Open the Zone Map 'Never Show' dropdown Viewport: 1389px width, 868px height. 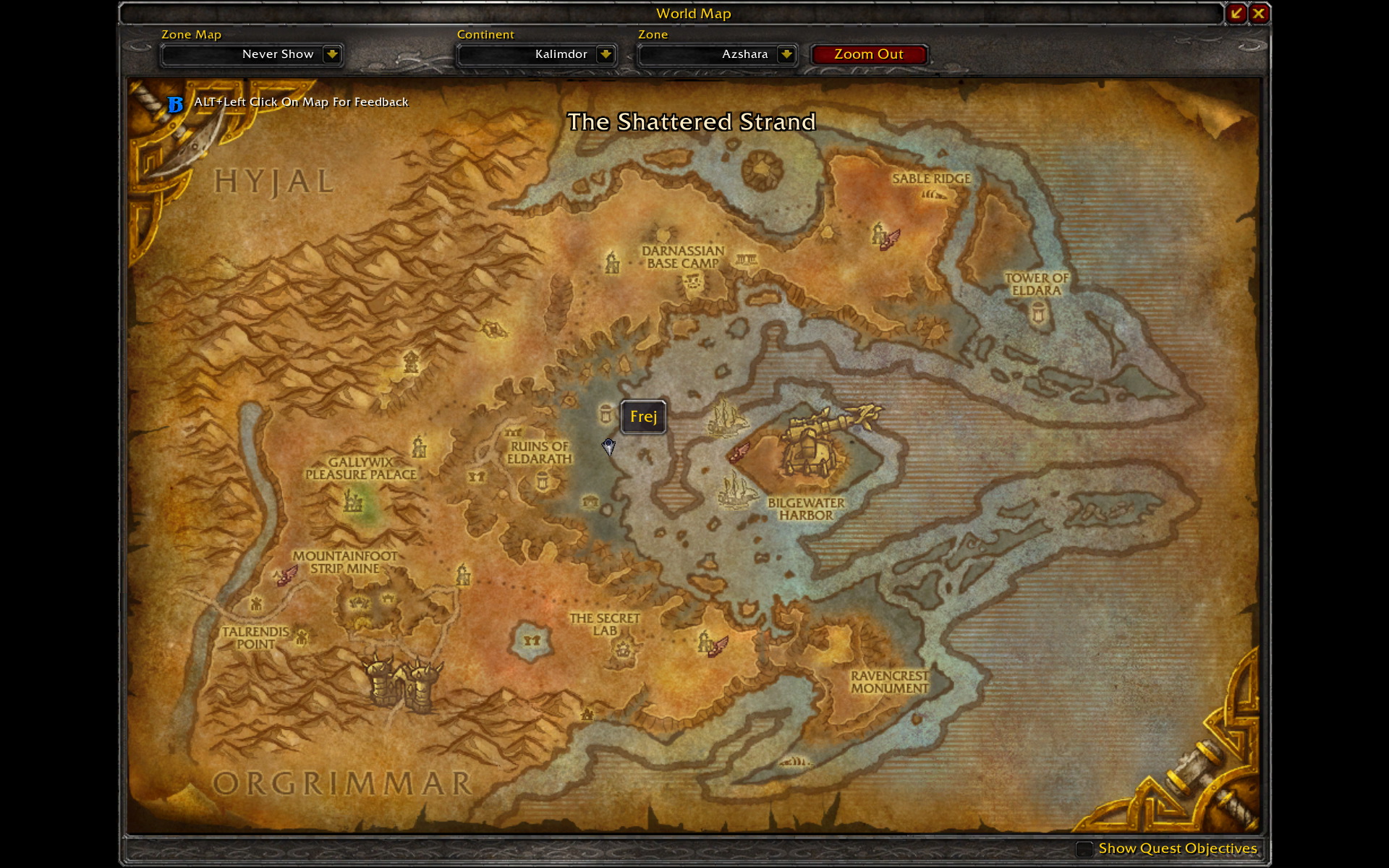point(331,54)
